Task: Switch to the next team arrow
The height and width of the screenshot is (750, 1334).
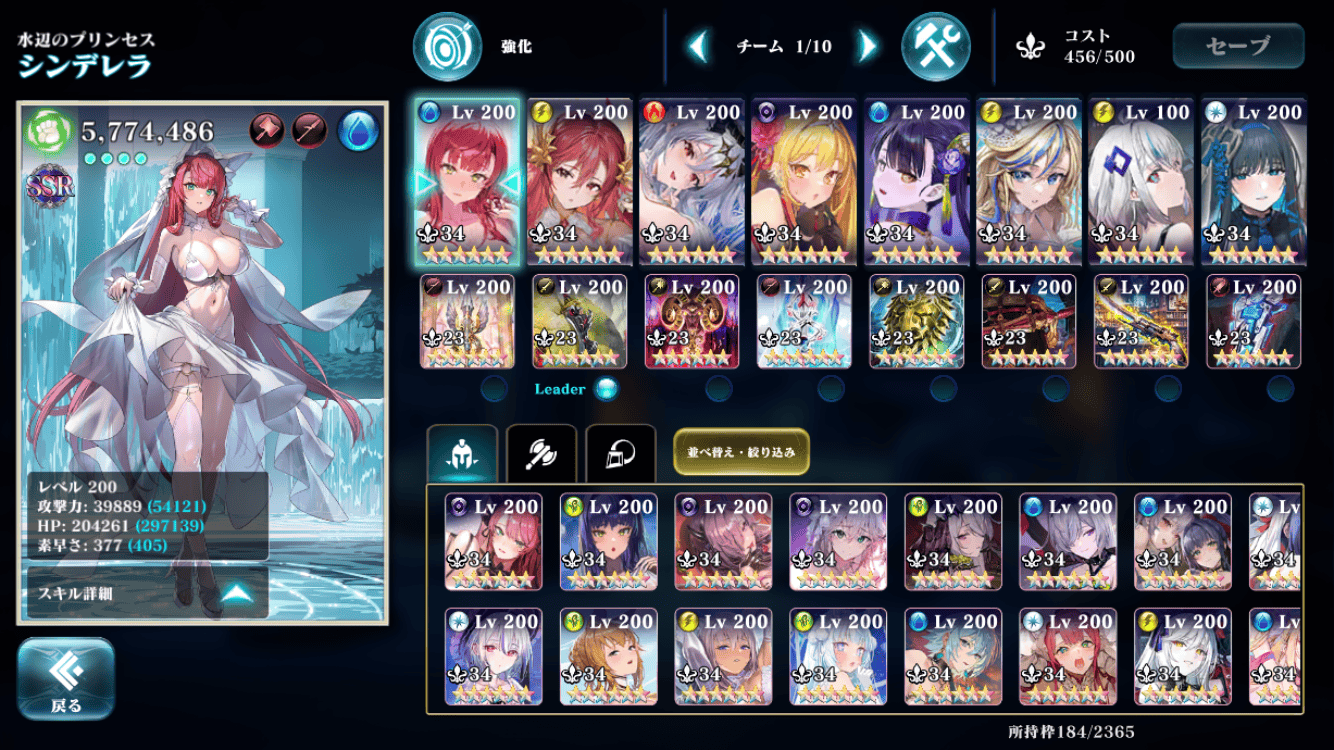Action: [867, 46]
